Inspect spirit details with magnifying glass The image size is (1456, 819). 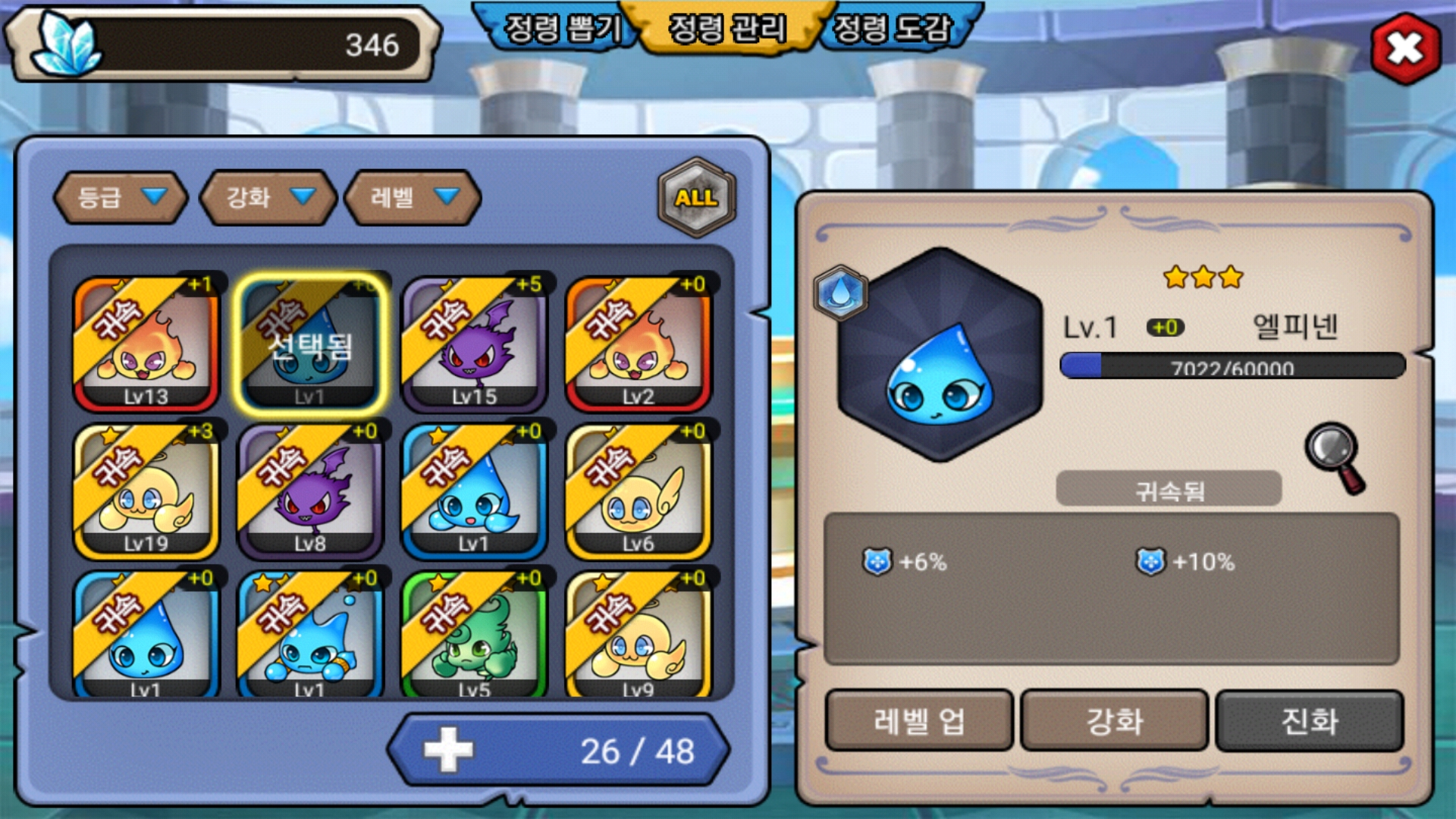coord(1335,457)
